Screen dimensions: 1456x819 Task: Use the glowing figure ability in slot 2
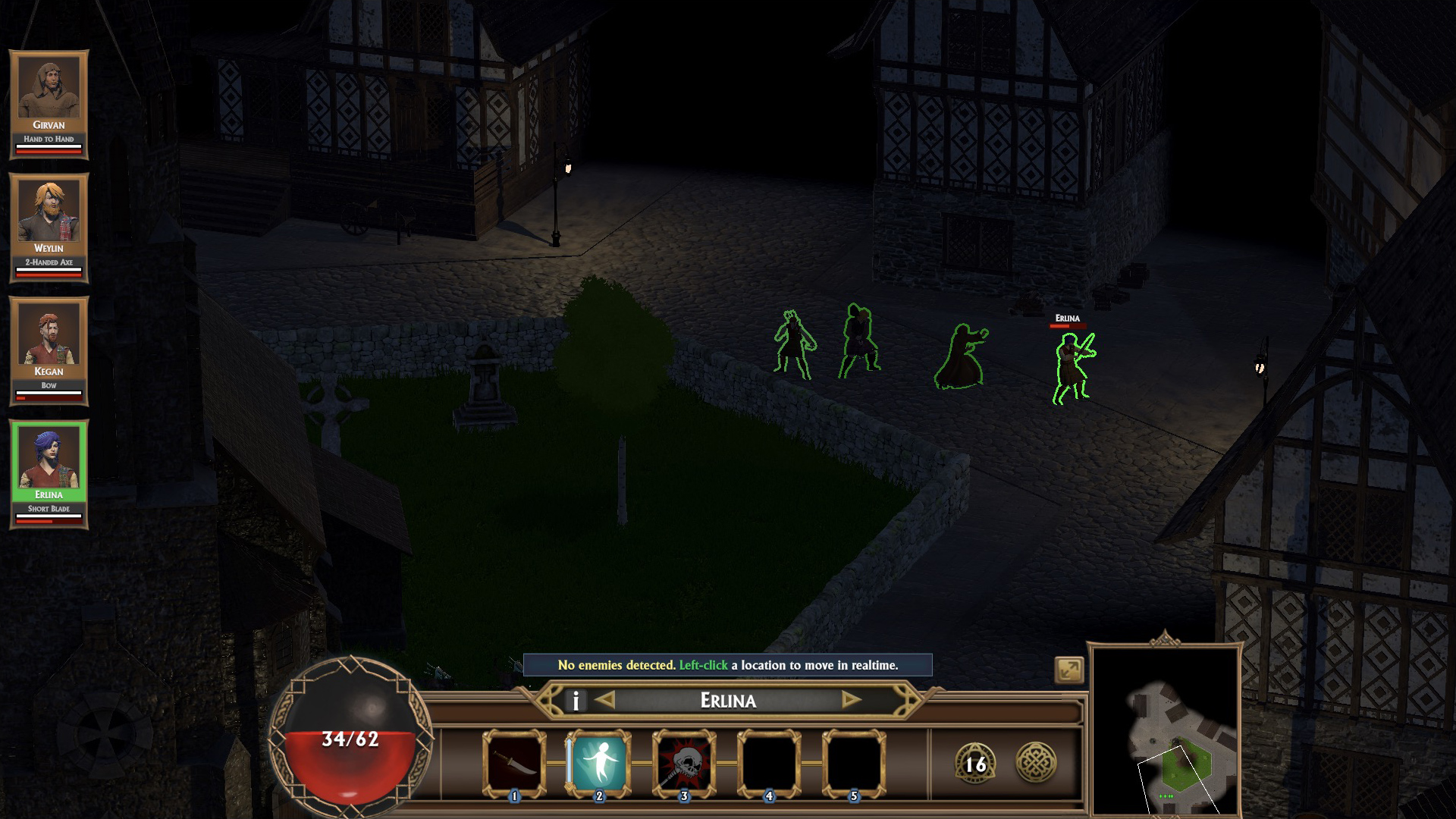[x=600, y=763]
